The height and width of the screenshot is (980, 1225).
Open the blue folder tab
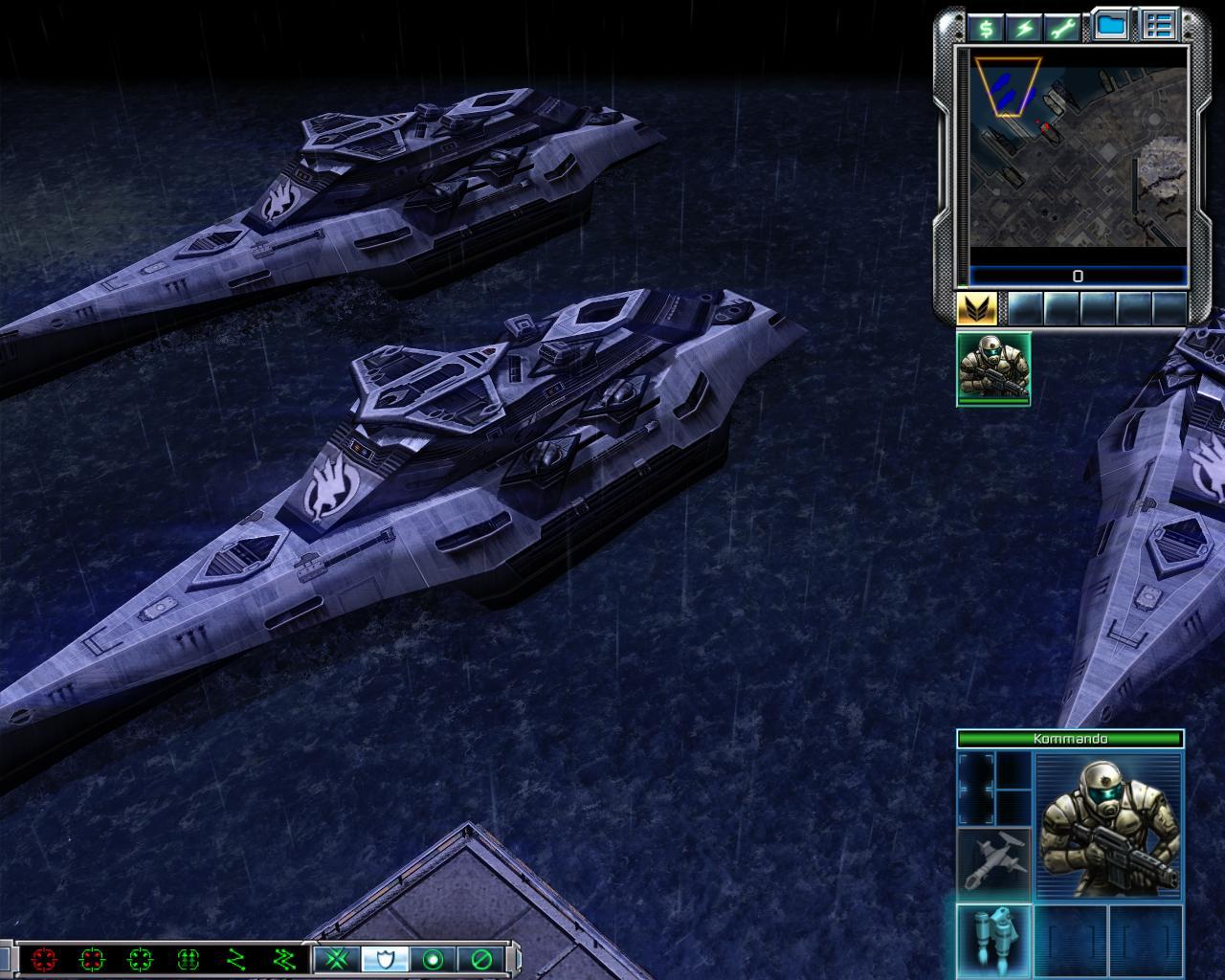1110,26
